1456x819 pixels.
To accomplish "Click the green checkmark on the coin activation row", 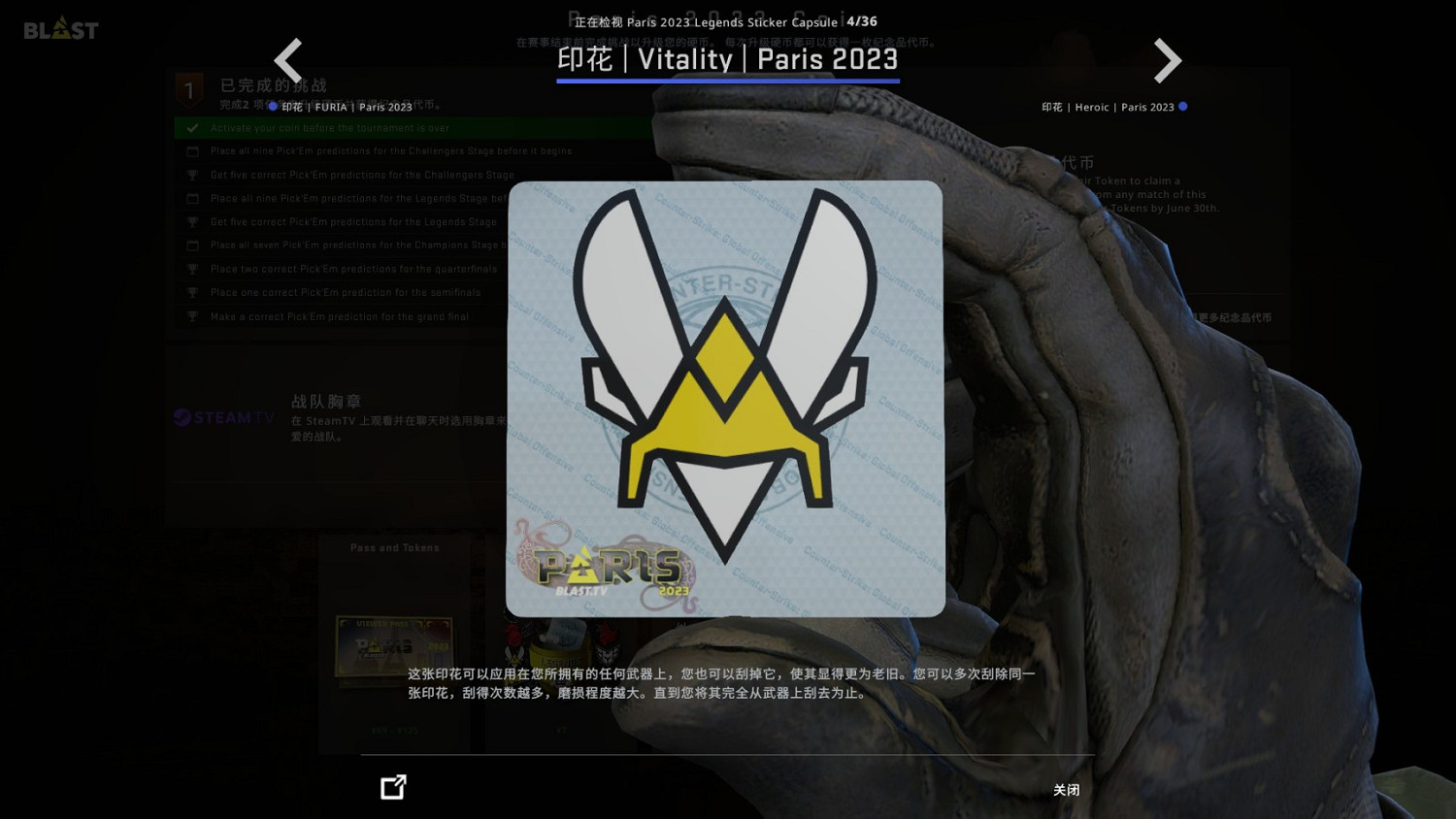I will click(x=191, y=127).
